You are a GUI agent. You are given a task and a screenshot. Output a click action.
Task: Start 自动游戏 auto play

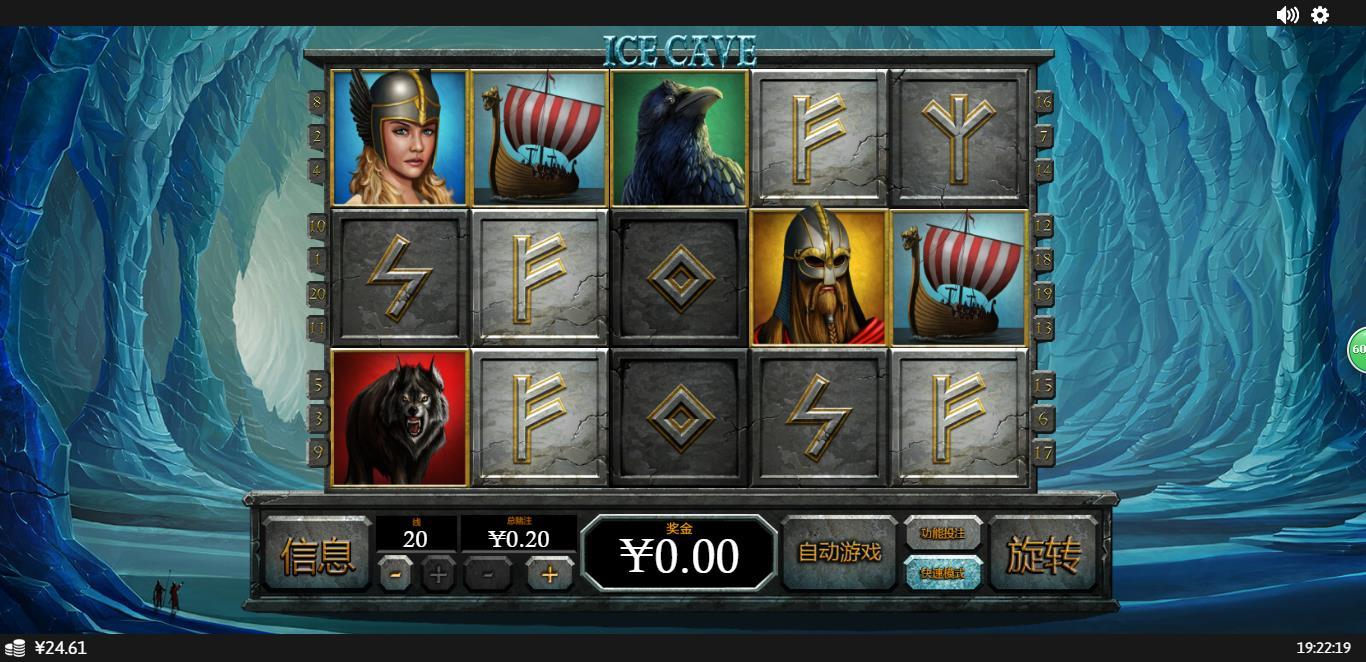tap(839, 552)
